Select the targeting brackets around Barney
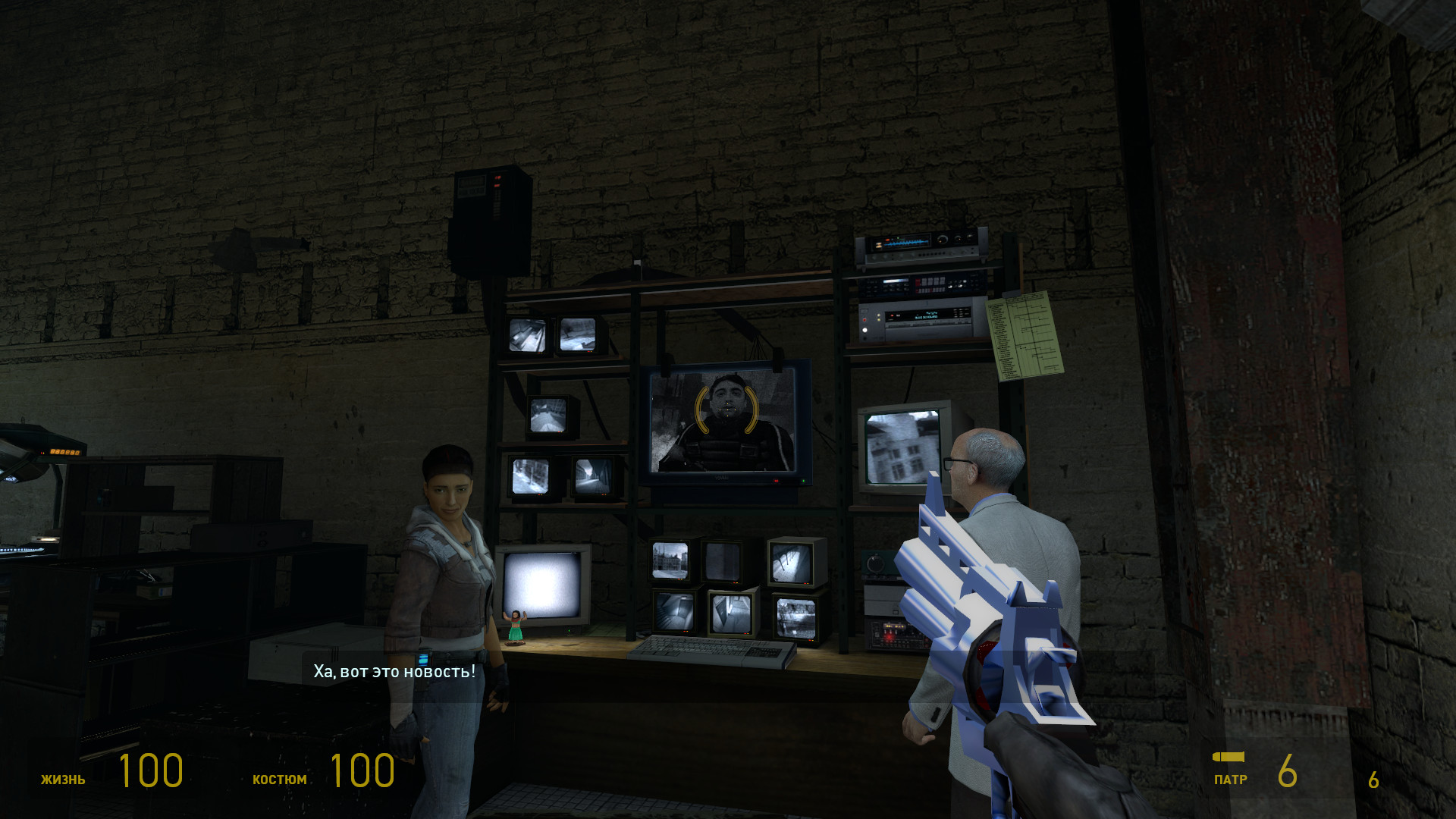 pyautogui.click(x=726, y=408)
